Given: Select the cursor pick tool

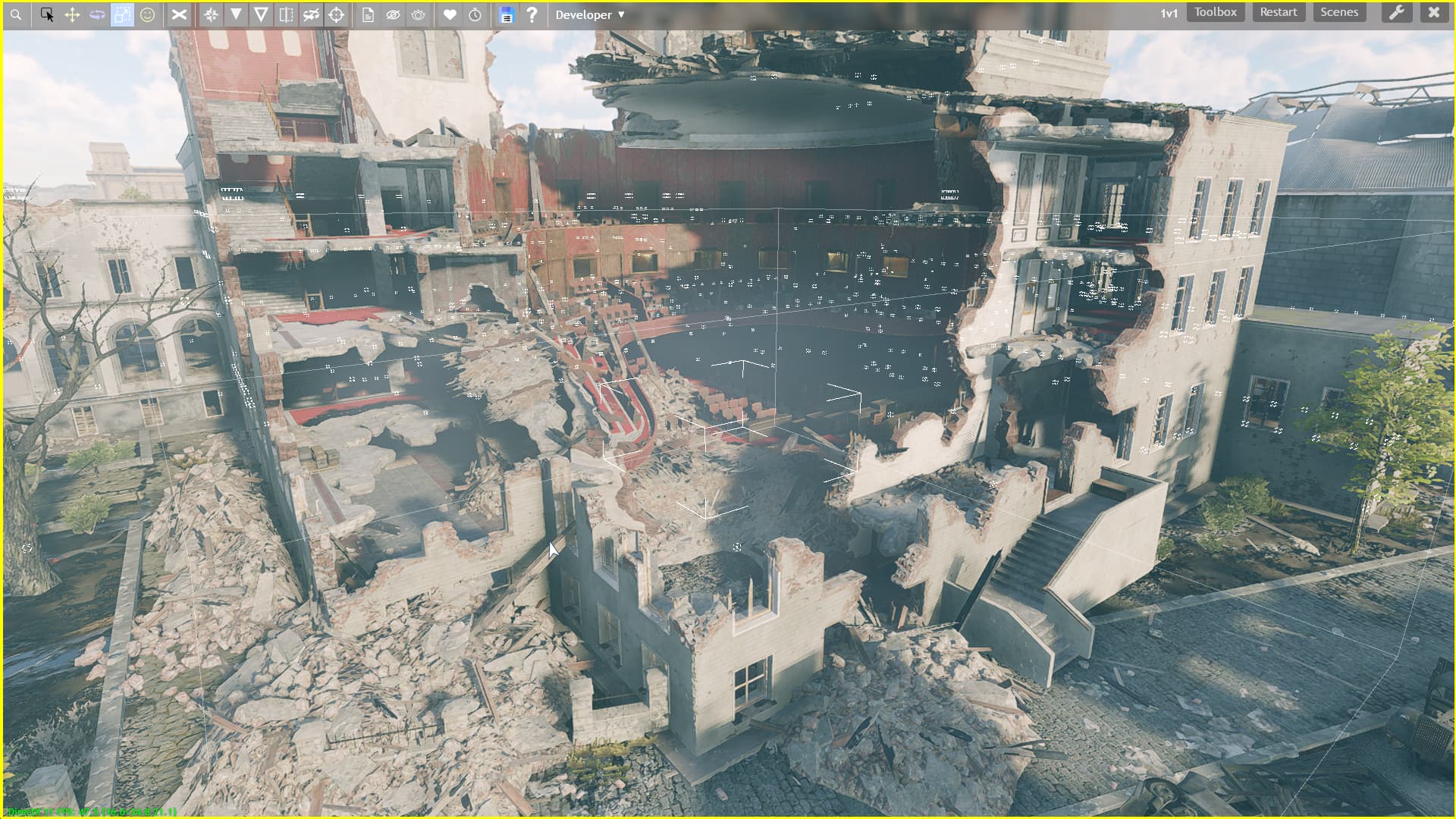Looking at the screenshot, I should tap(47, 14).
